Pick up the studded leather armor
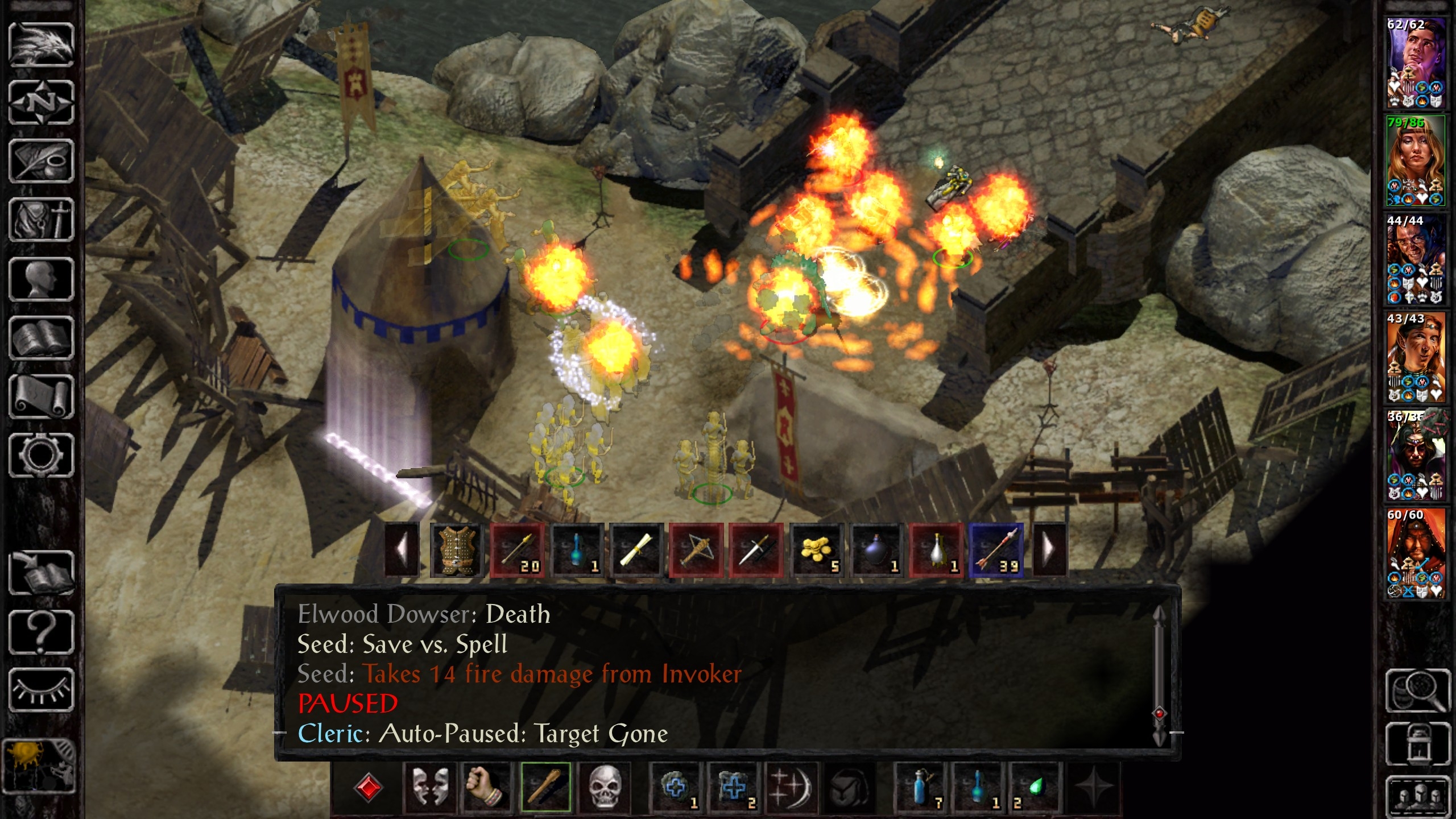The image size is (1456, 819). (x=456, y=551)
